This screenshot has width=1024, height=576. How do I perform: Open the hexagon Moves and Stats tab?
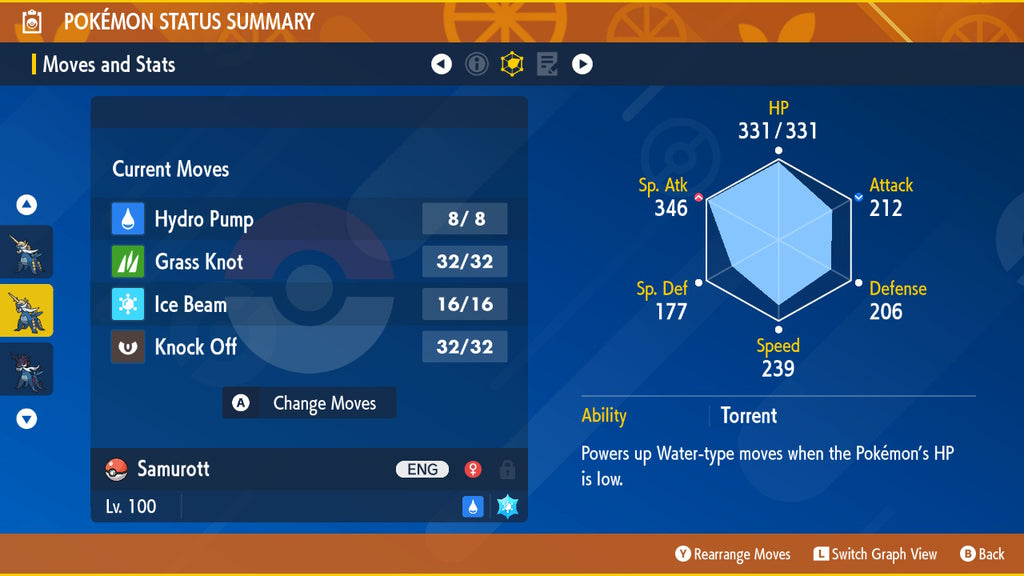pyautogui.click(x=512, y=65)
